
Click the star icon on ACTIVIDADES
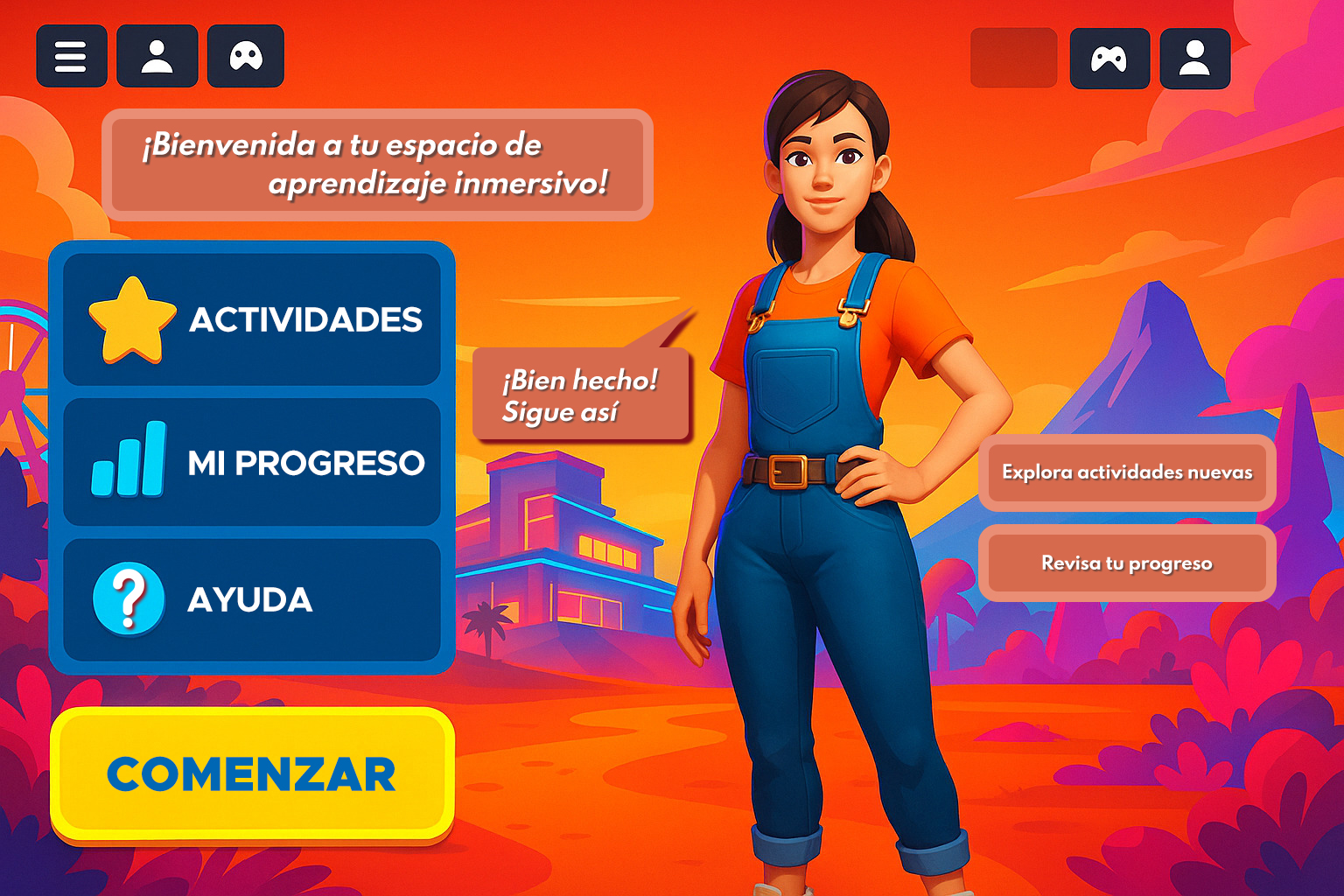[133, 320]
